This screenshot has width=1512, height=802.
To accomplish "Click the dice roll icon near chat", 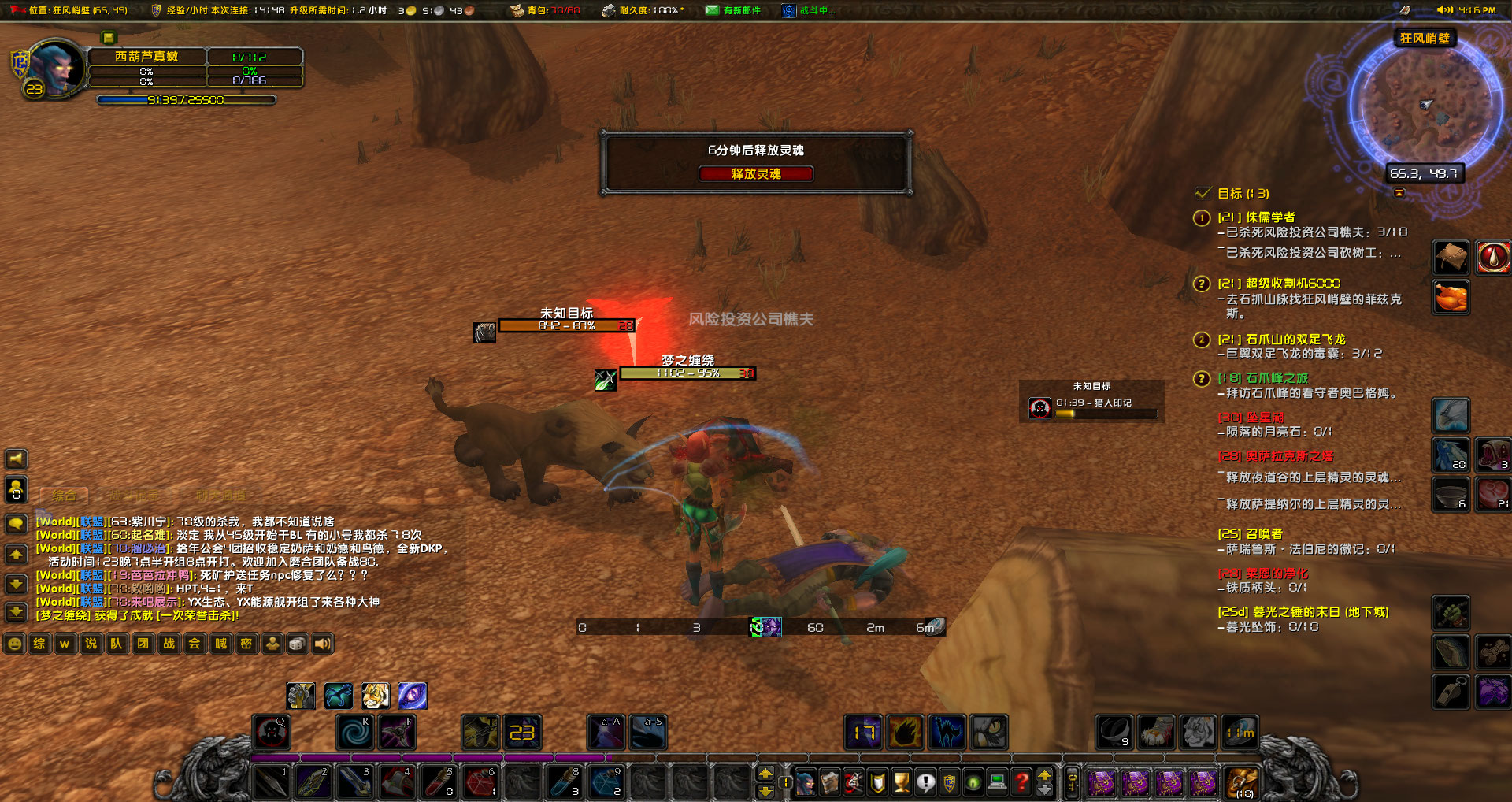I will click(x=297, y=644).
